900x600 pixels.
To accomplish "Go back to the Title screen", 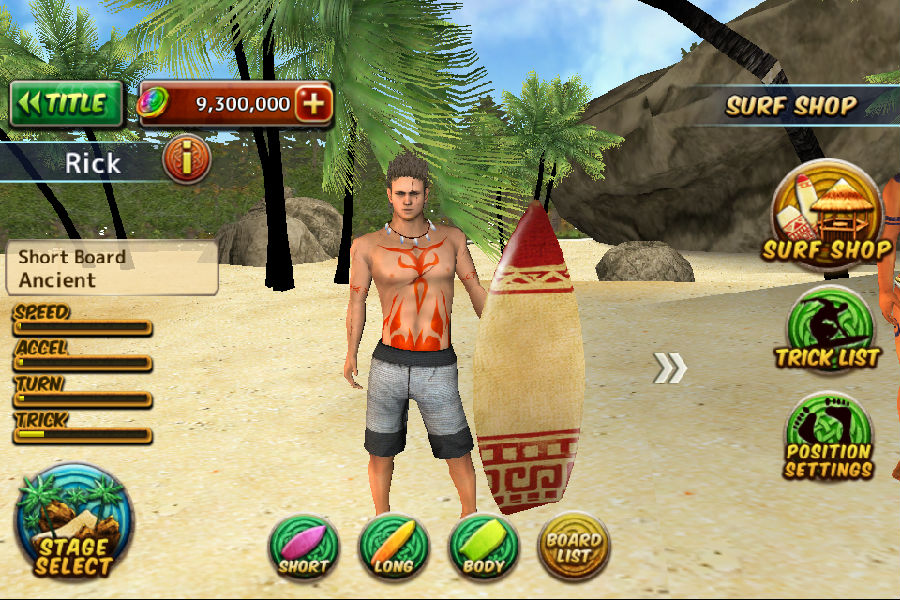I will (x=65, y=104).
